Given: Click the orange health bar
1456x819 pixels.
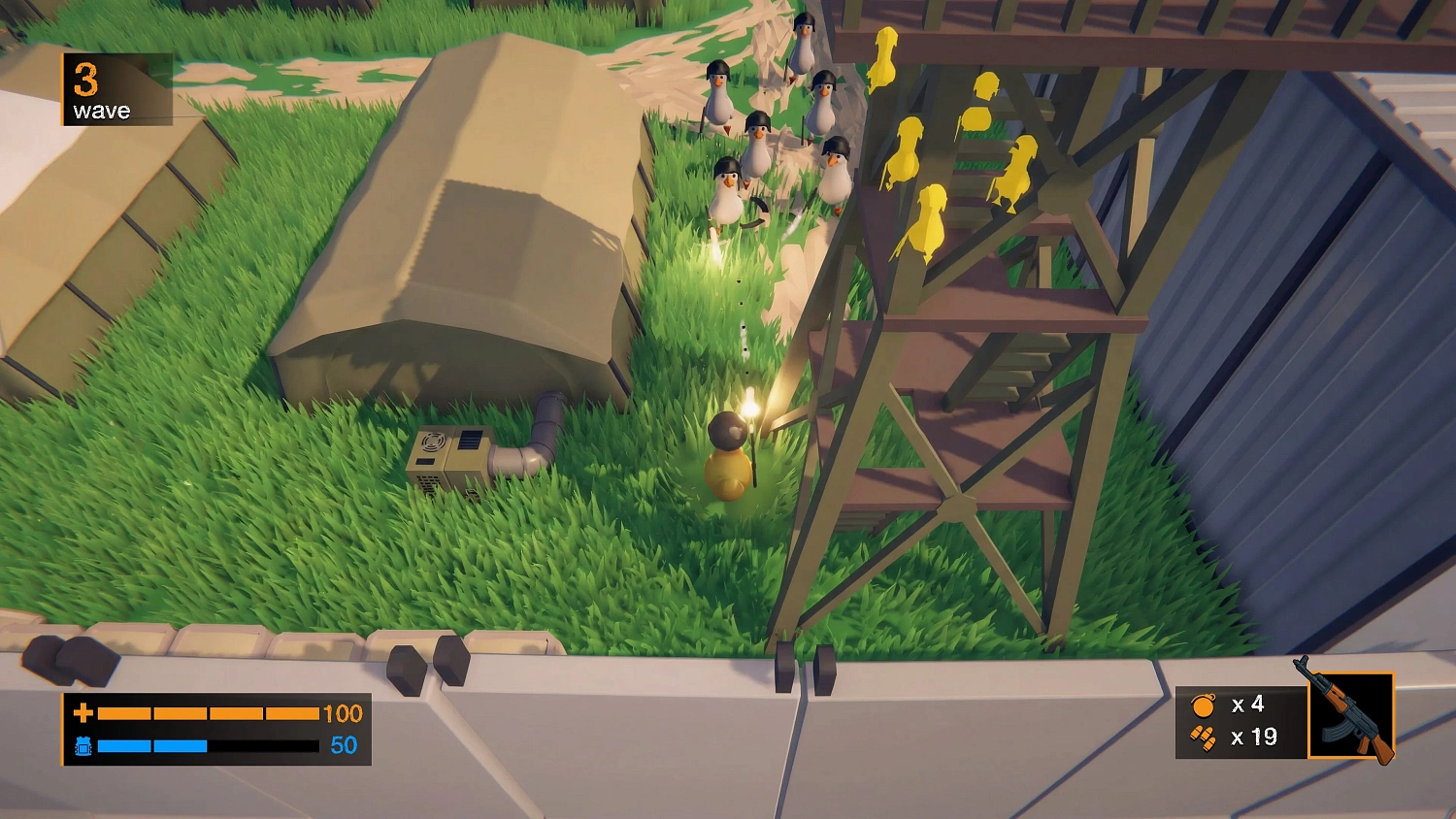Looking at the screenshot, I should (x=209, y=714).
